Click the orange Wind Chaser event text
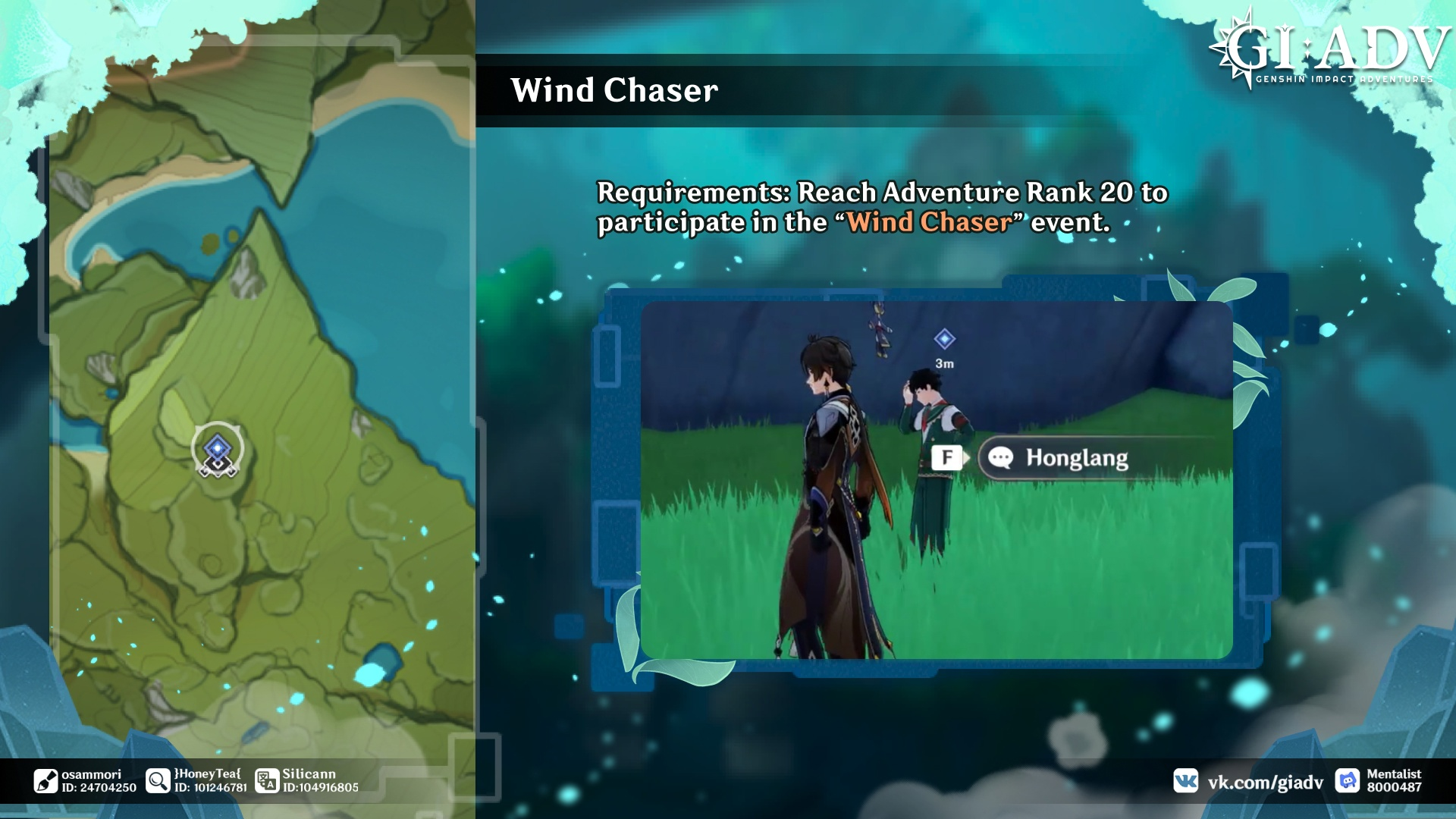This screenshot has width=1456, height=819. 930,222
